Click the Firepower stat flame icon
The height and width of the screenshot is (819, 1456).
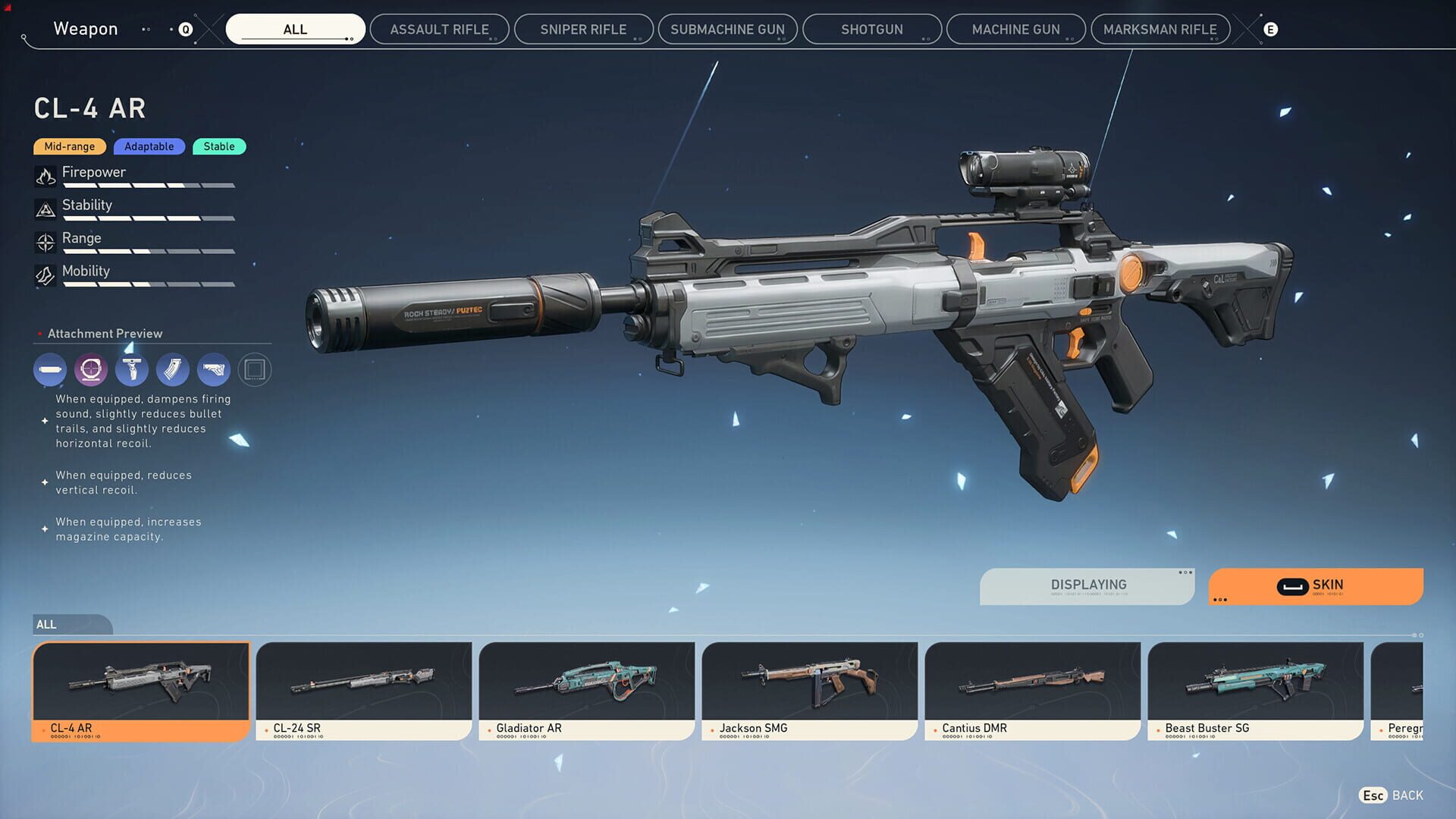click(x=45, y=175)
